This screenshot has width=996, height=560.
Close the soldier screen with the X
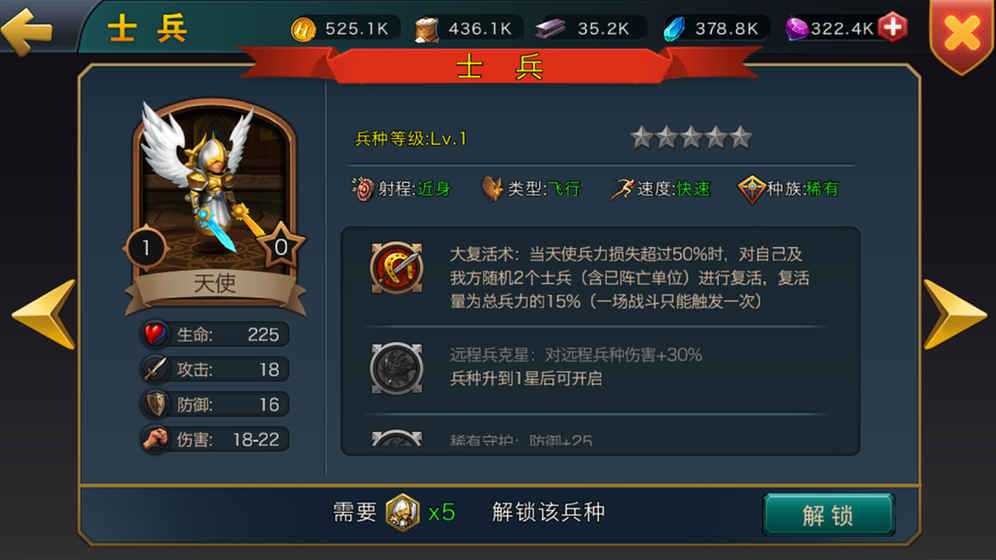tap(962, 33)
